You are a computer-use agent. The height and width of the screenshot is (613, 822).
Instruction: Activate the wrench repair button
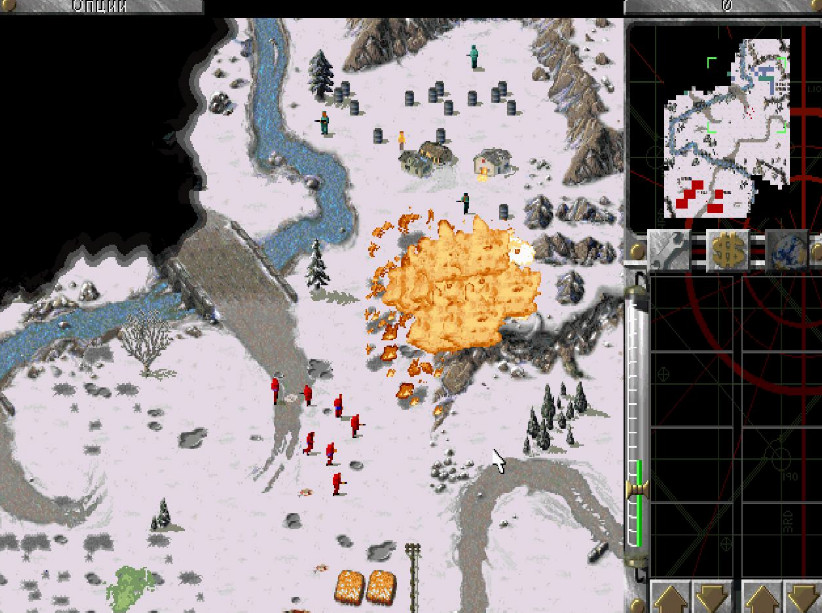[667, 249]
